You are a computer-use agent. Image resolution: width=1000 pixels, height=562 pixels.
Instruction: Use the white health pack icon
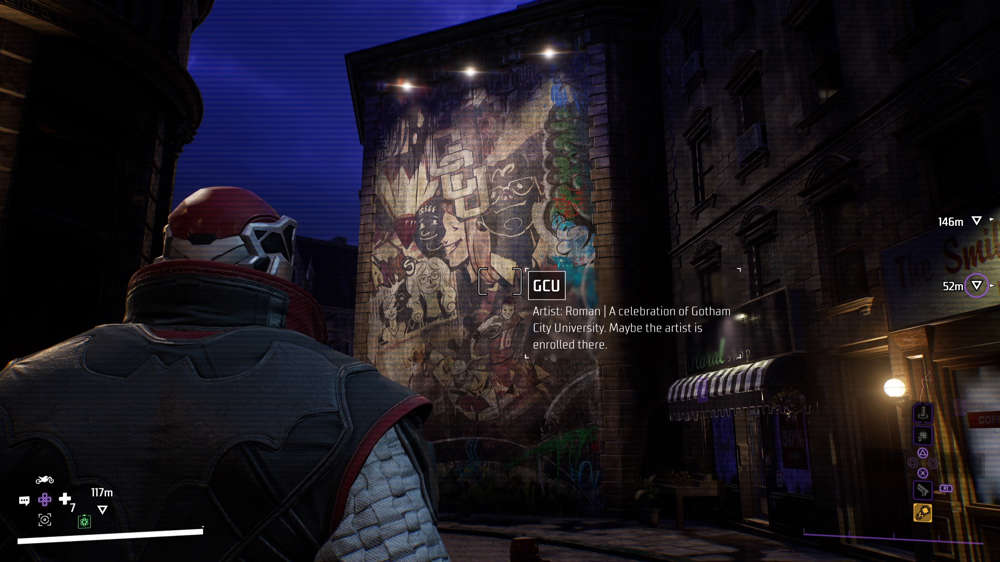coord(65,499)
